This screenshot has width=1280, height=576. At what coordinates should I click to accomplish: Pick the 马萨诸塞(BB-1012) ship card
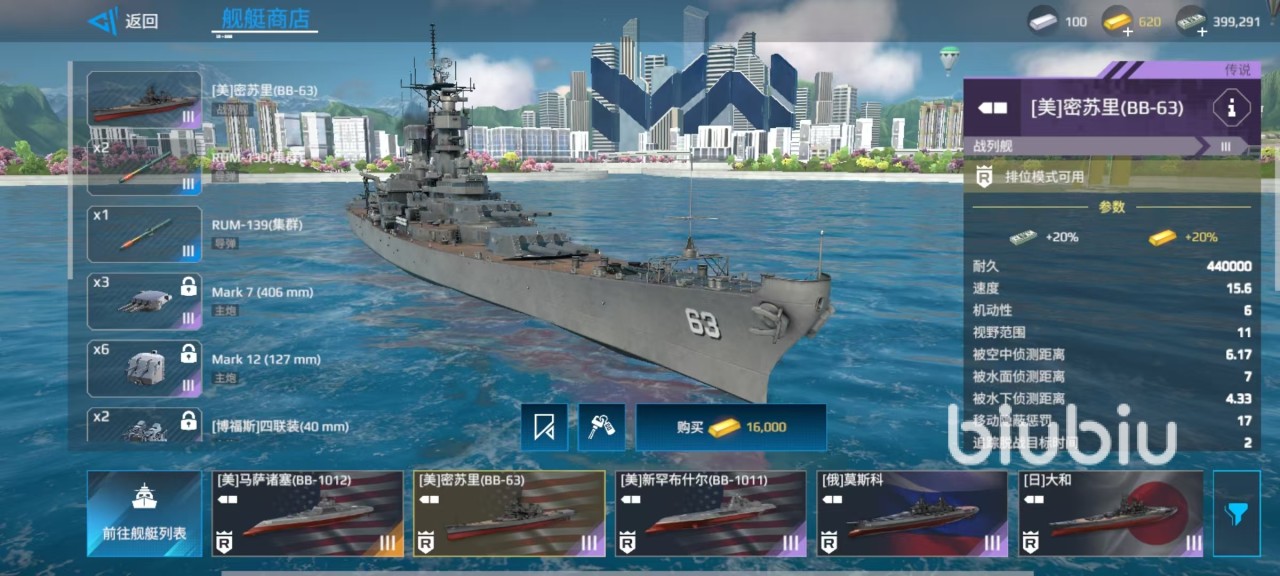point(307,513)
